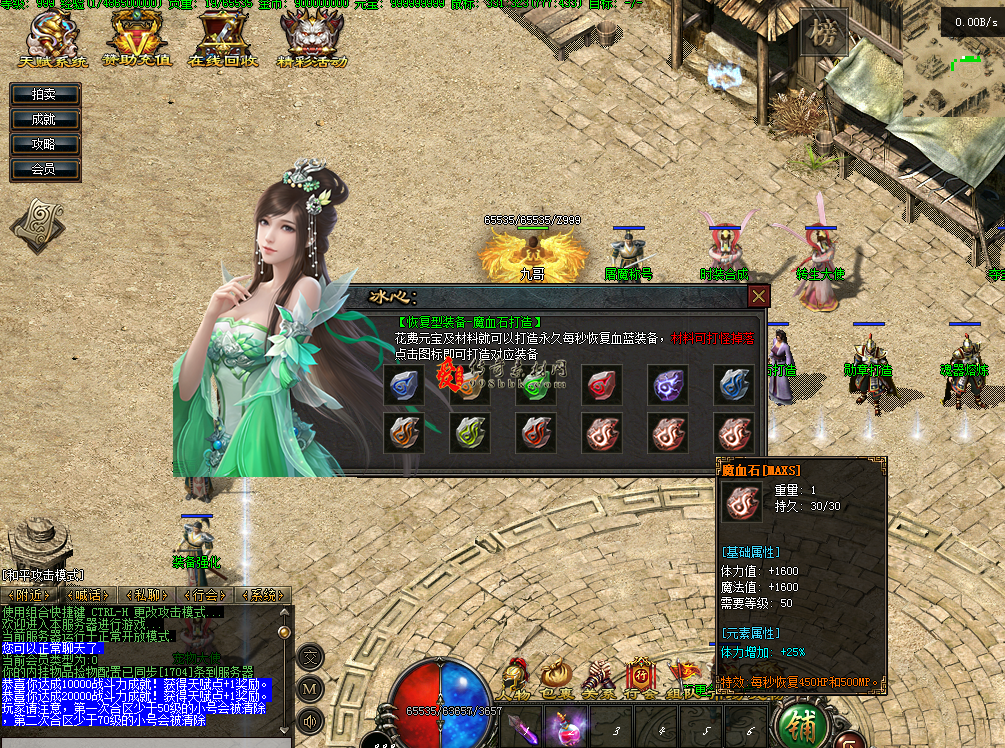Screen dimensions: 1005x748
Task: Switch chat to the 喊话 tab
Action: pyautogui.click(x=85, y=595)
